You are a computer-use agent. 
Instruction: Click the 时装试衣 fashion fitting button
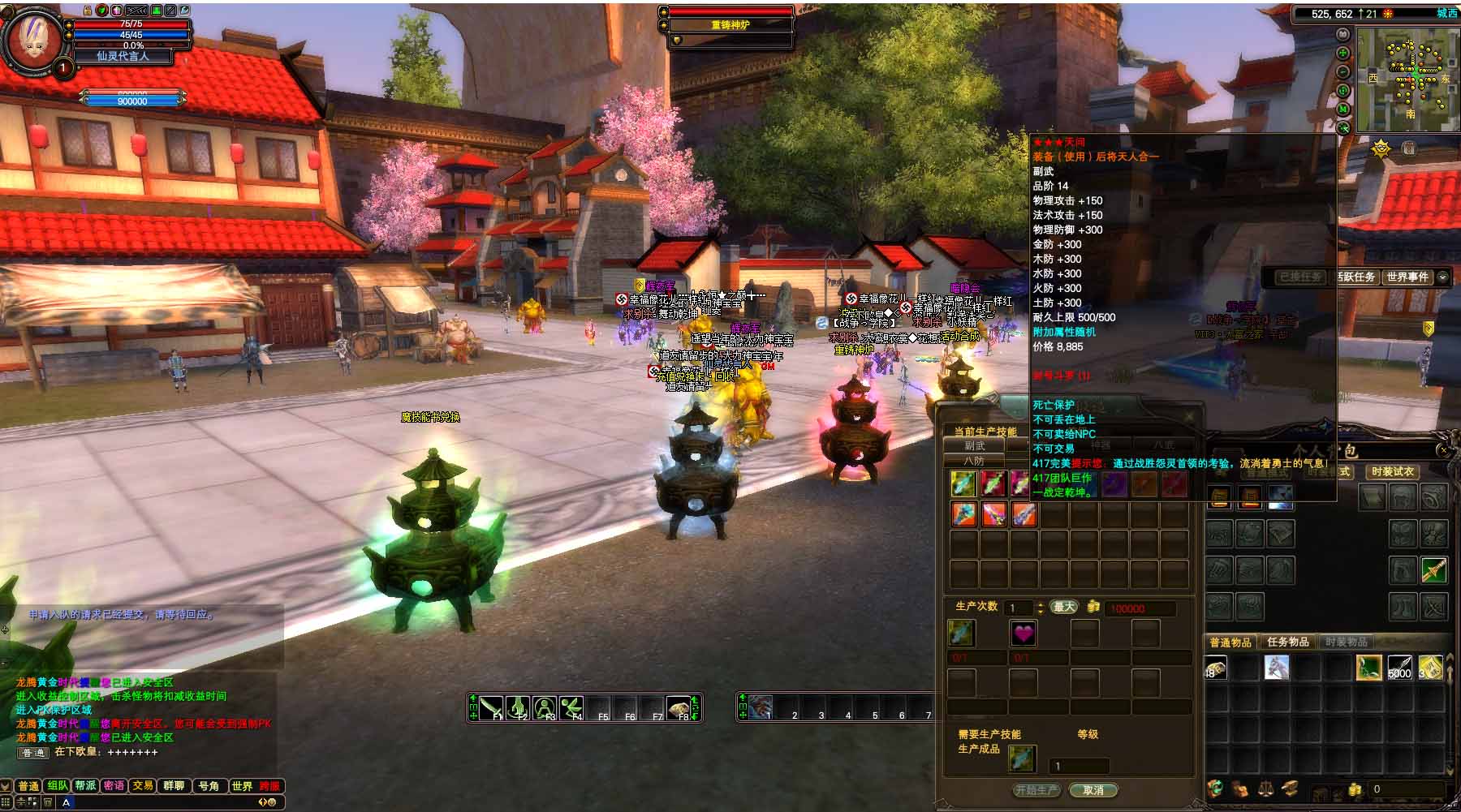[x=1392, y=471]
